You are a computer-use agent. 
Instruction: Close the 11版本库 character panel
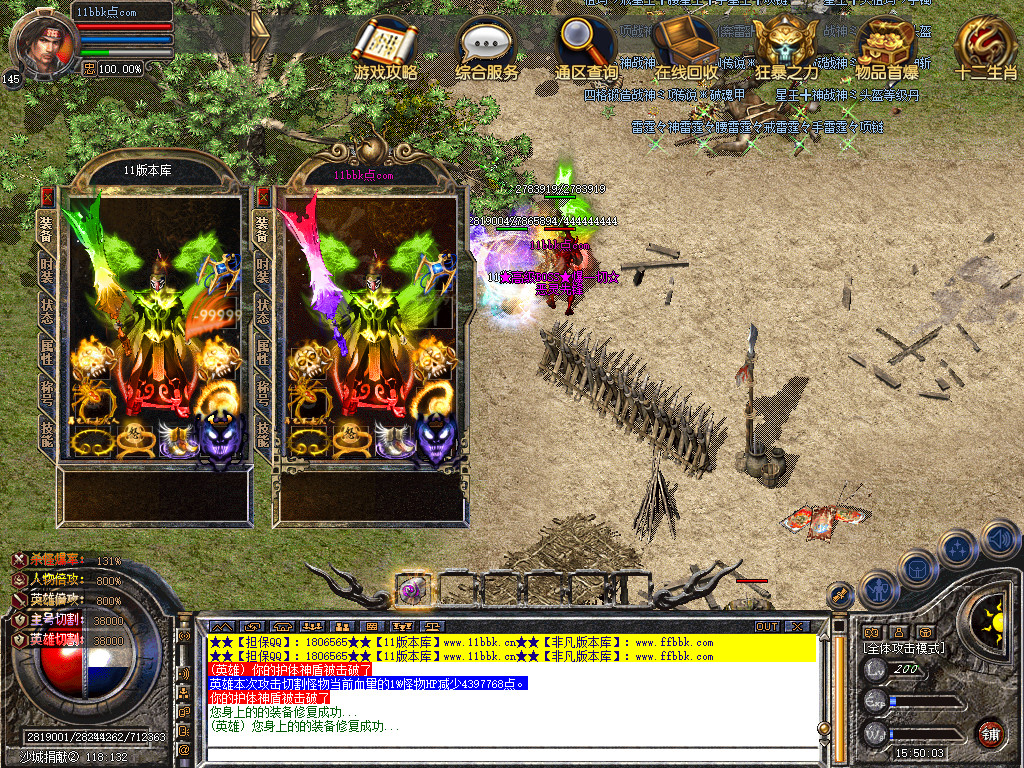pyautogui.click(x=47, y=197)
